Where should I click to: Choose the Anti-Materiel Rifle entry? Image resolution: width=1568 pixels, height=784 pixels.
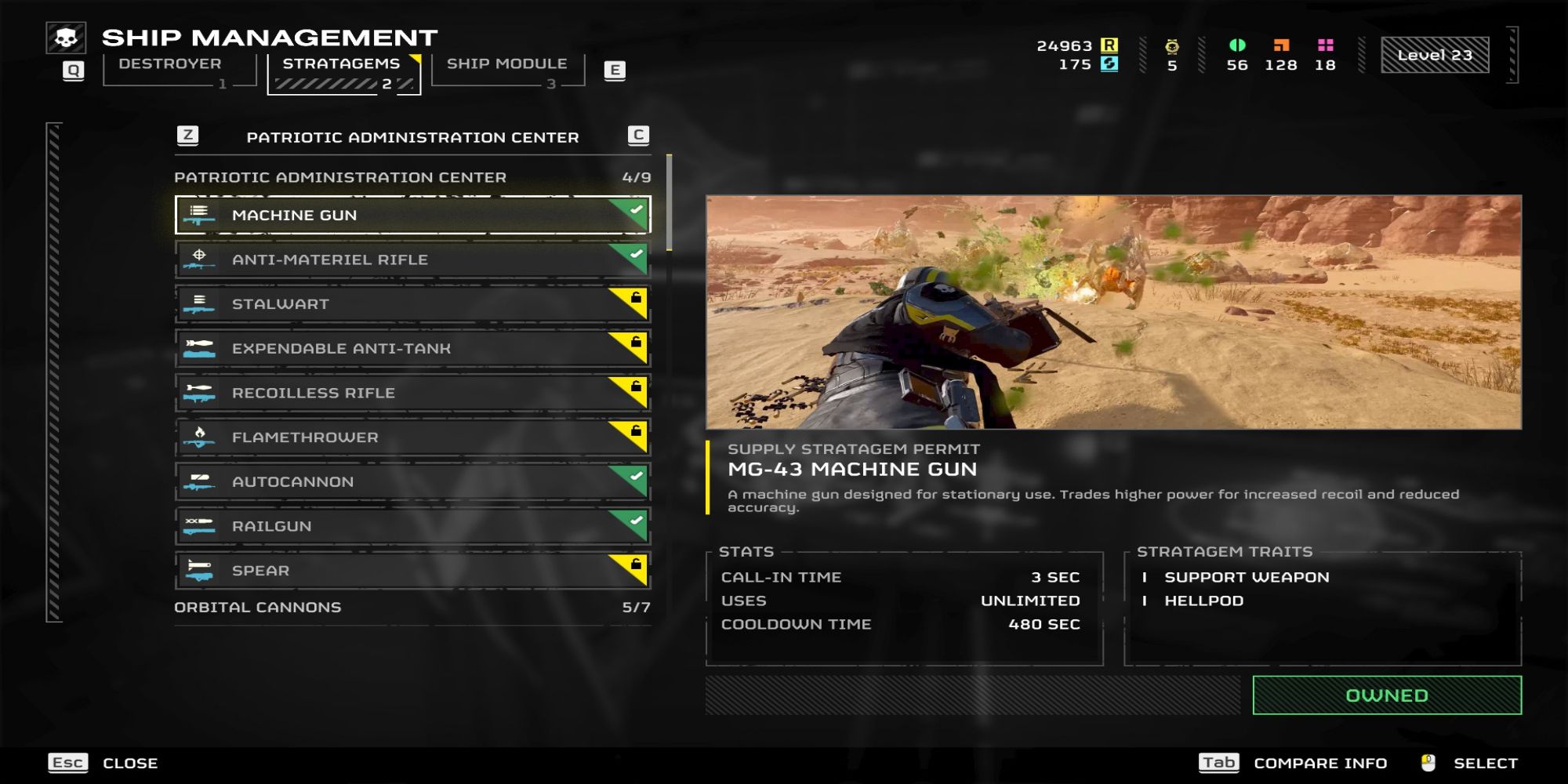coord(412,260)
